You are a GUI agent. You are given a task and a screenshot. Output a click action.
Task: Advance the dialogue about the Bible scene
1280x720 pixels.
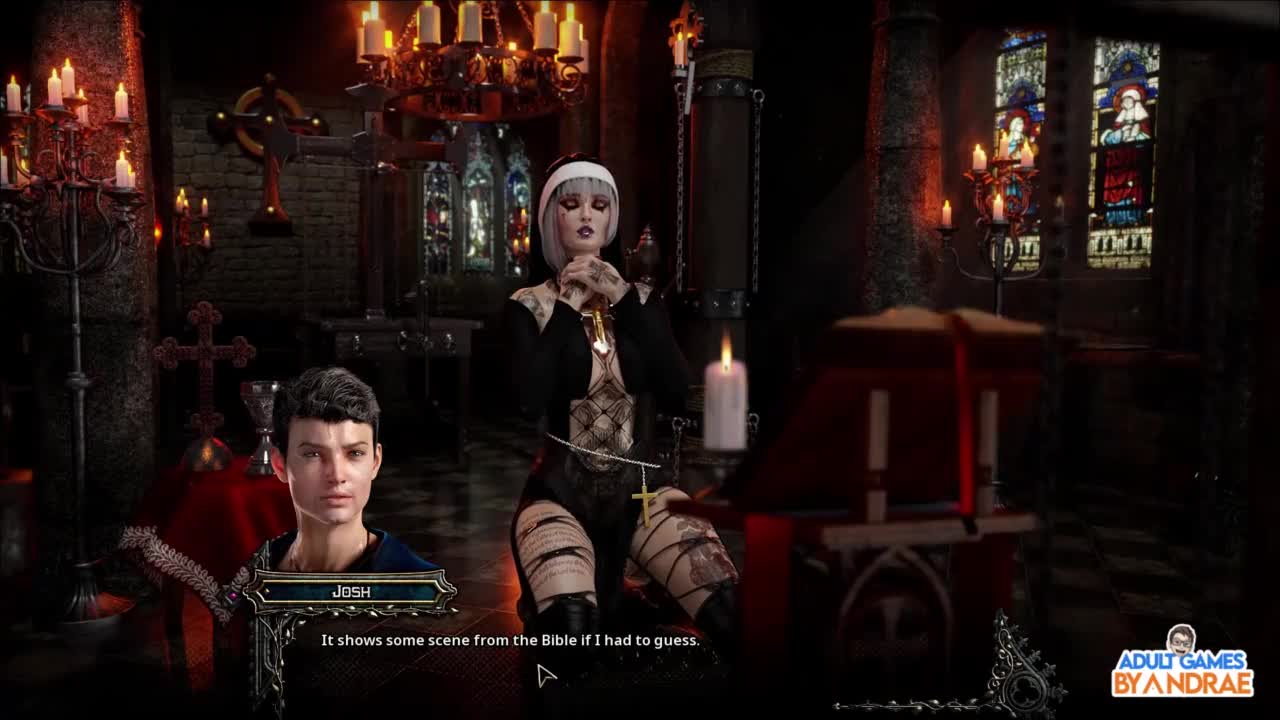510,640
